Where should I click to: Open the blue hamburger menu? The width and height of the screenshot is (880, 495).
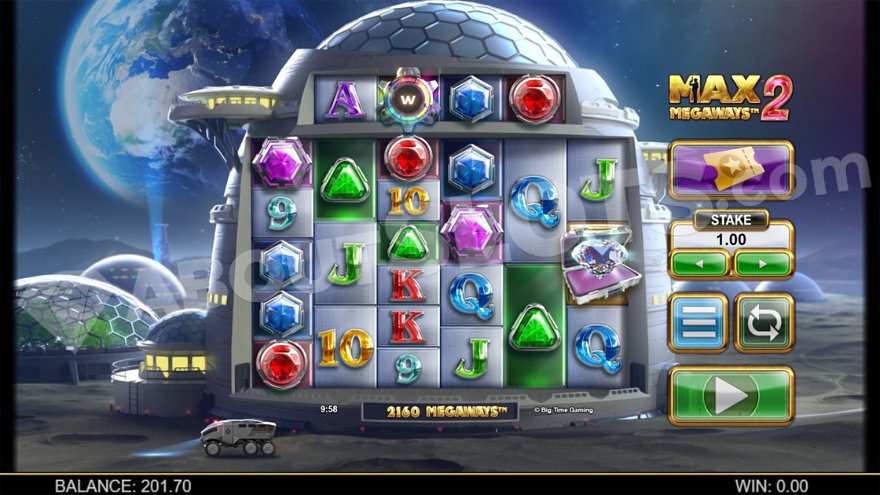pos(698,322)
